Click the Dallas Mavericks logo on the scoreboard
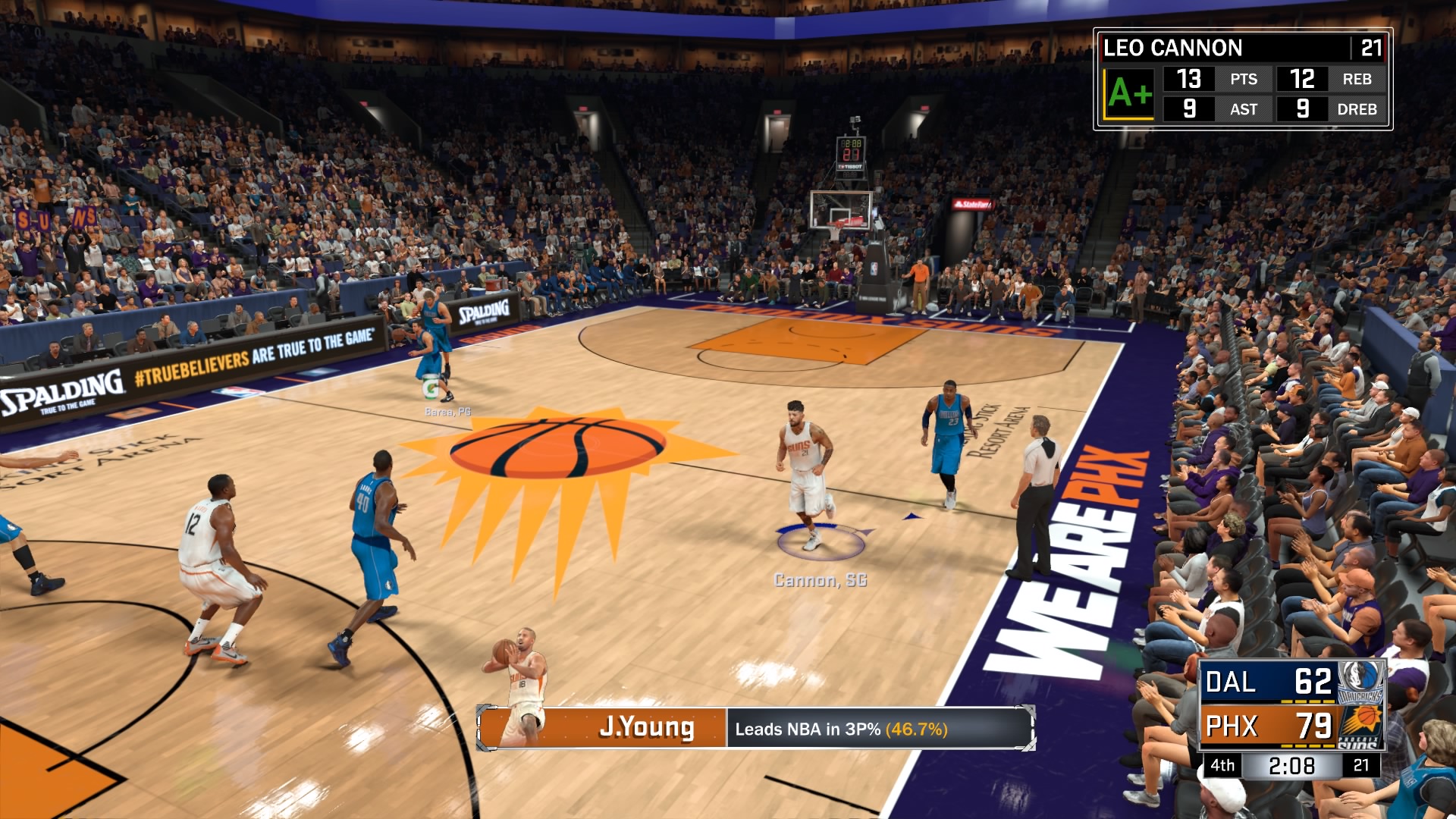Screen dimensions: 1456x819 [1360, 682]
